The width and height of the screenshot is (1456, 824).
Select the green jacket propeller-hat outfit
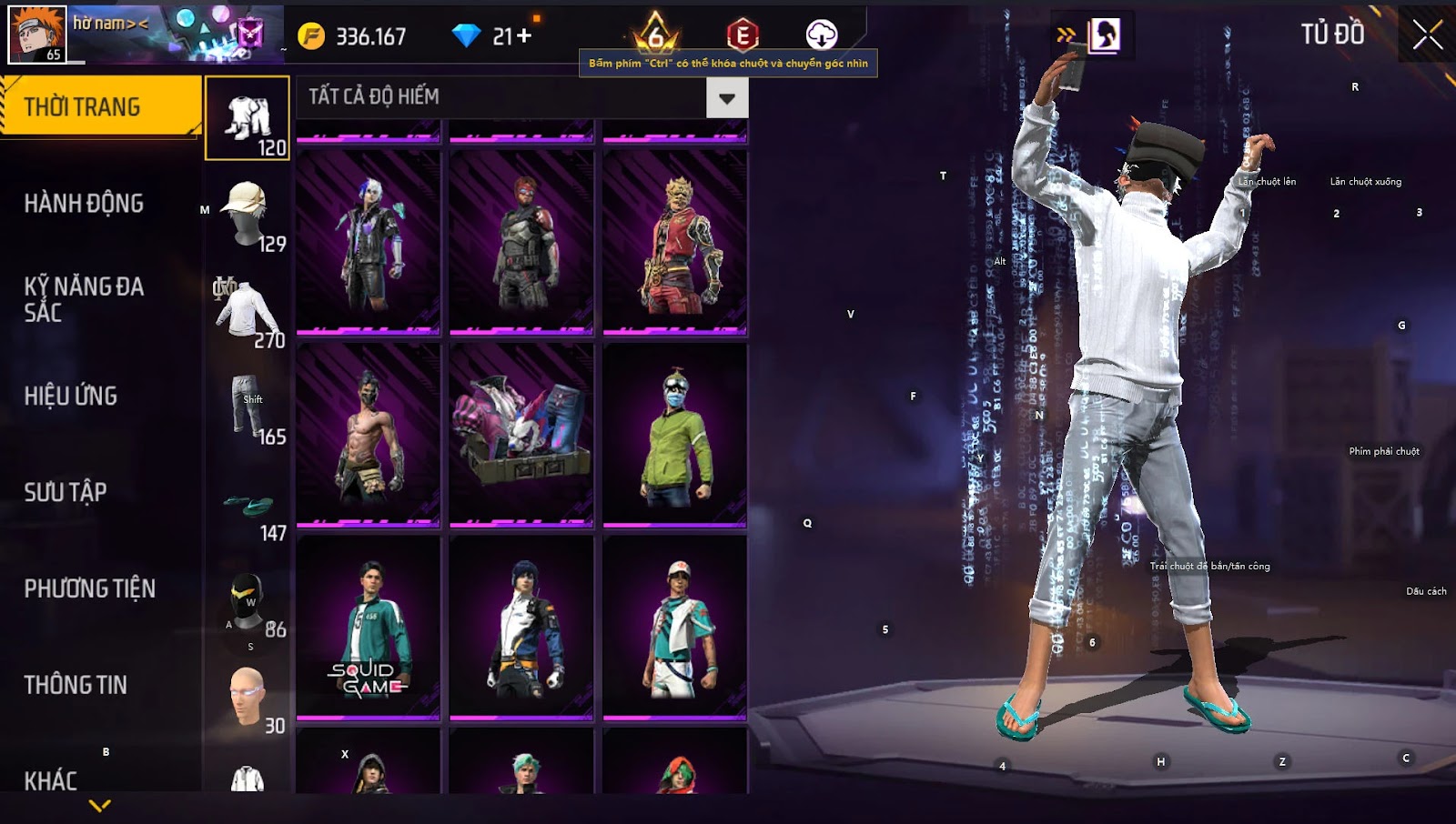(675, 434)
